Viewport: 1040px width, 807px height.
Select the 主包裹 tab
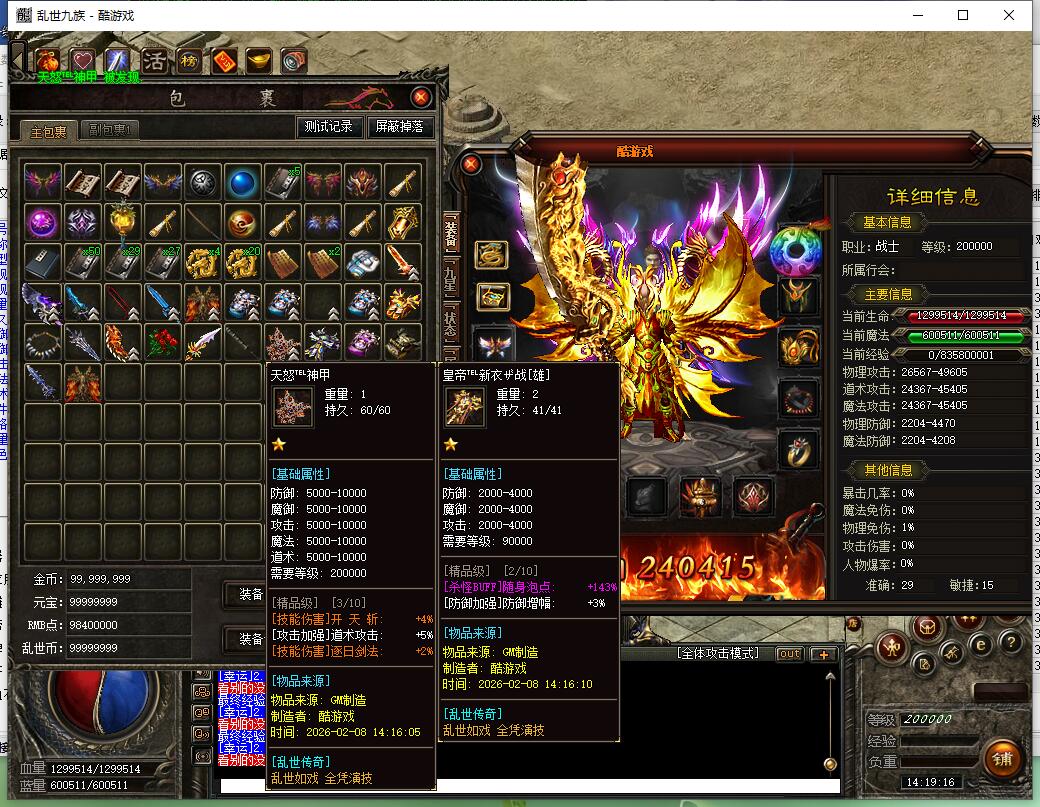pyautogui.click(x=48, y=131)
